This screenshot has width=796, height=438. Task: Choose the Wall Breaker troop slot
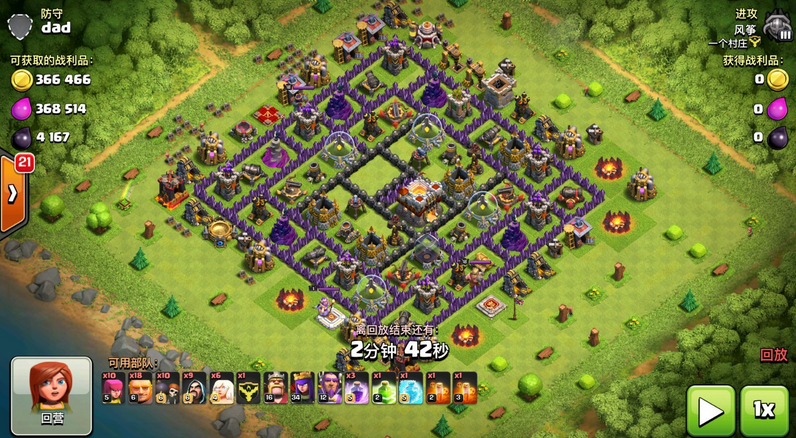(x=167, y=387)
